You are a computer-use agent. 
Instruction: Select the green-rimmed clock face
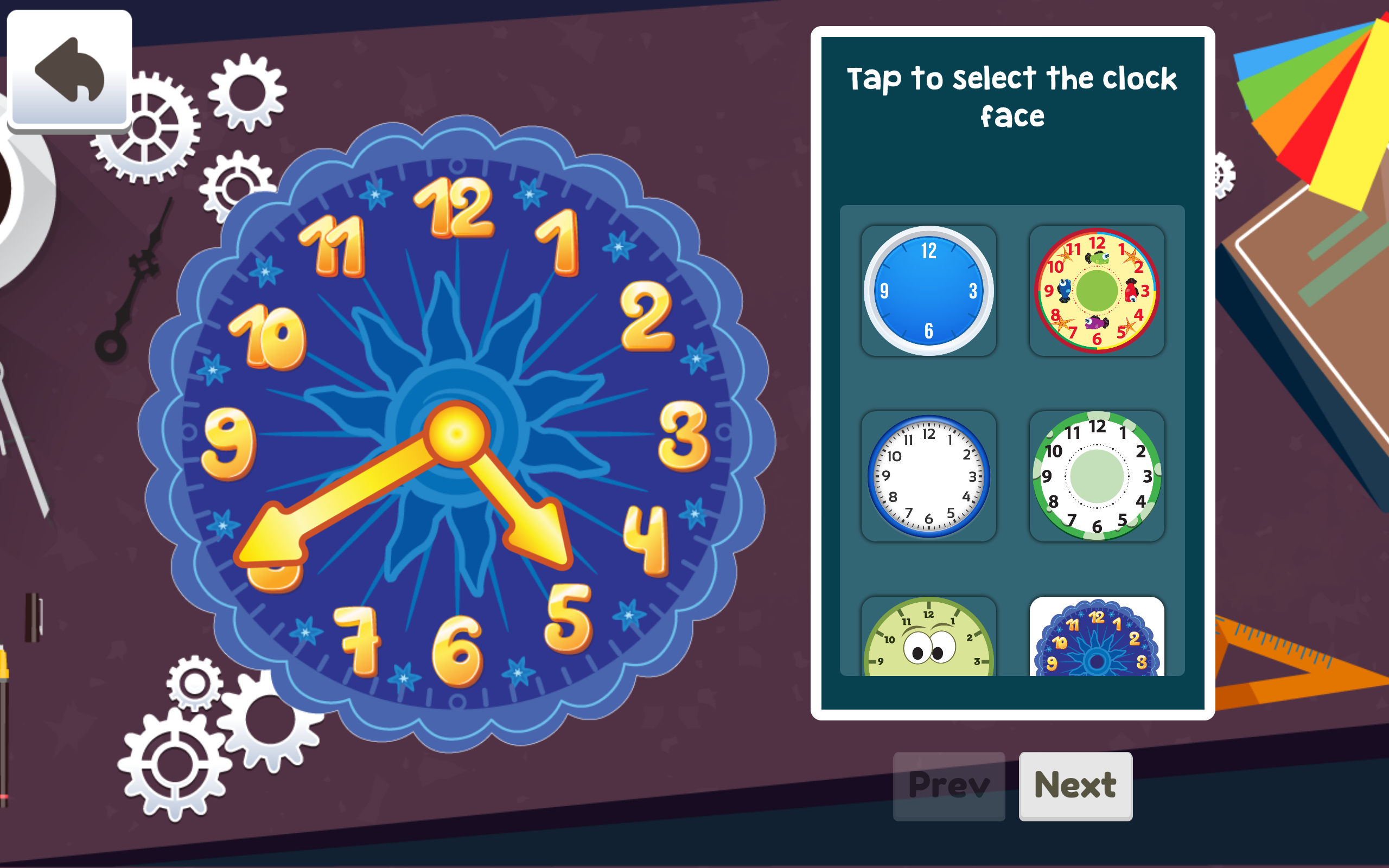(x=1097, y=476)
